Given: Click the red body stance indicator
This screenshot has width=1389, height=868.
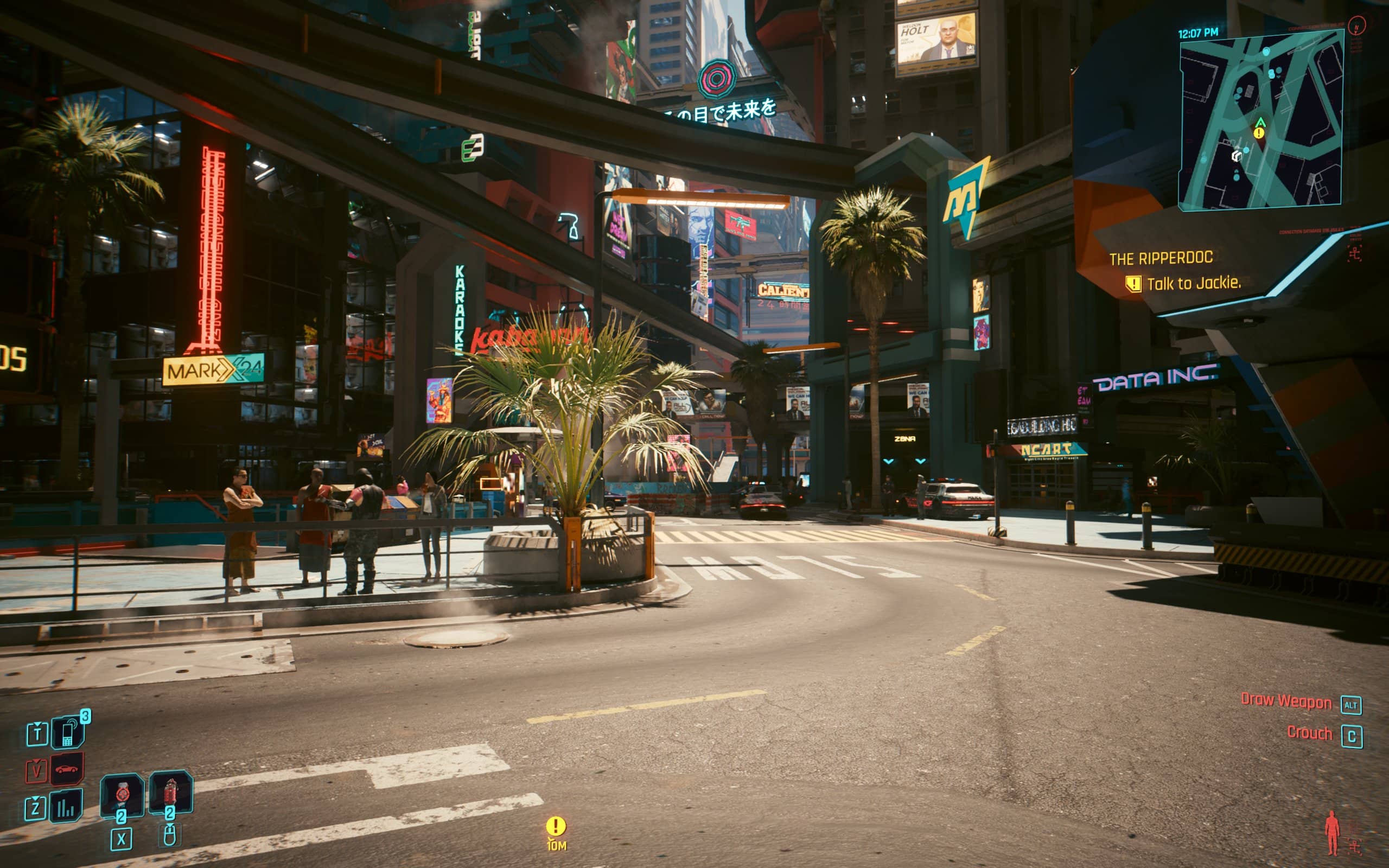Looking at the screenshot, I should coord(1331,832).
